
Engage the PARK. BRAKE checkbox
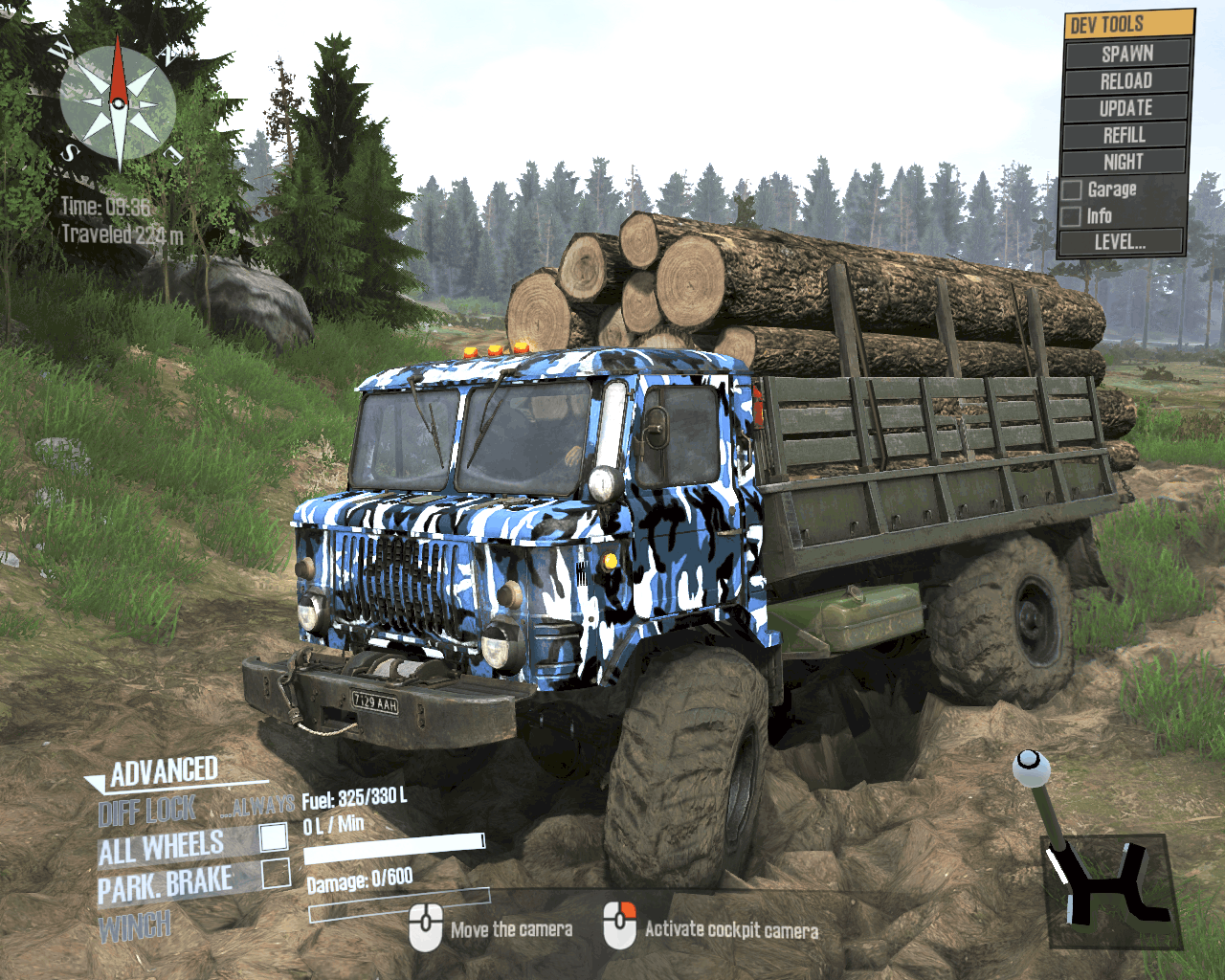276,873
